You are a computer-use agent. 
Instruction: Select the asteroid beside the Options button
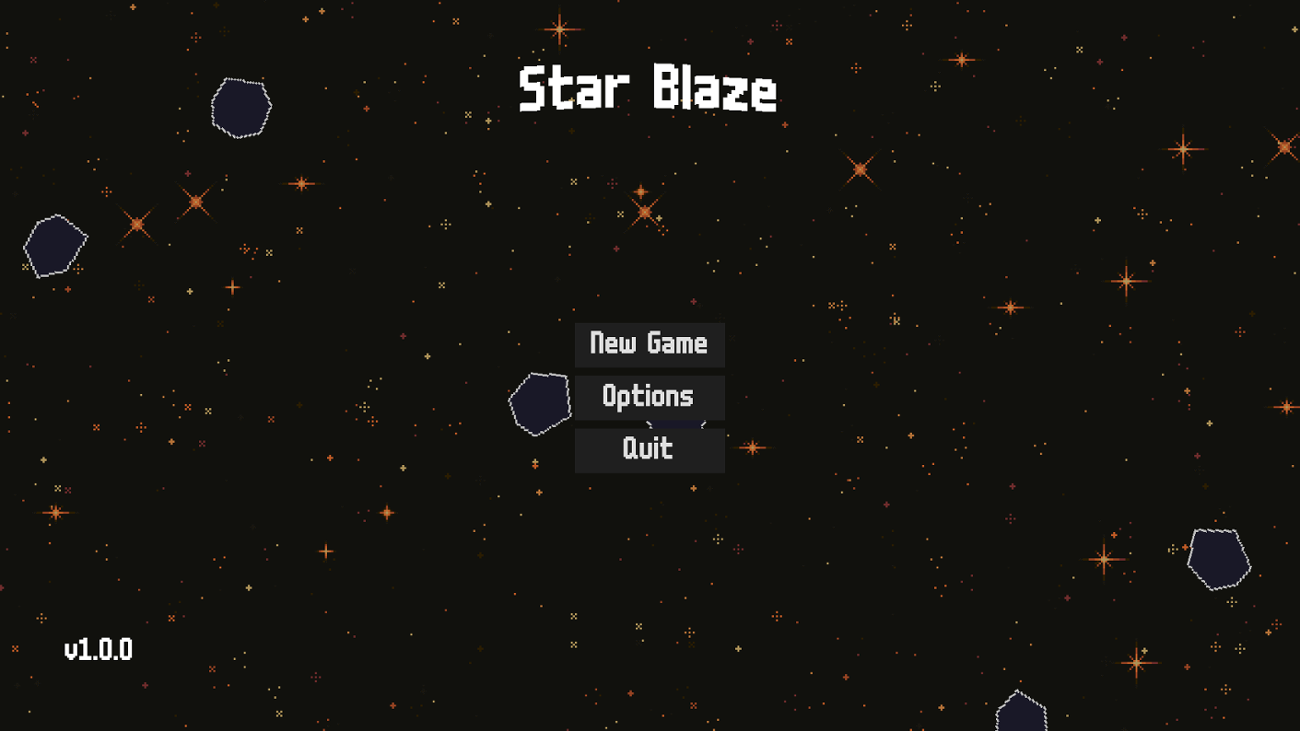(x=540, y=402)
